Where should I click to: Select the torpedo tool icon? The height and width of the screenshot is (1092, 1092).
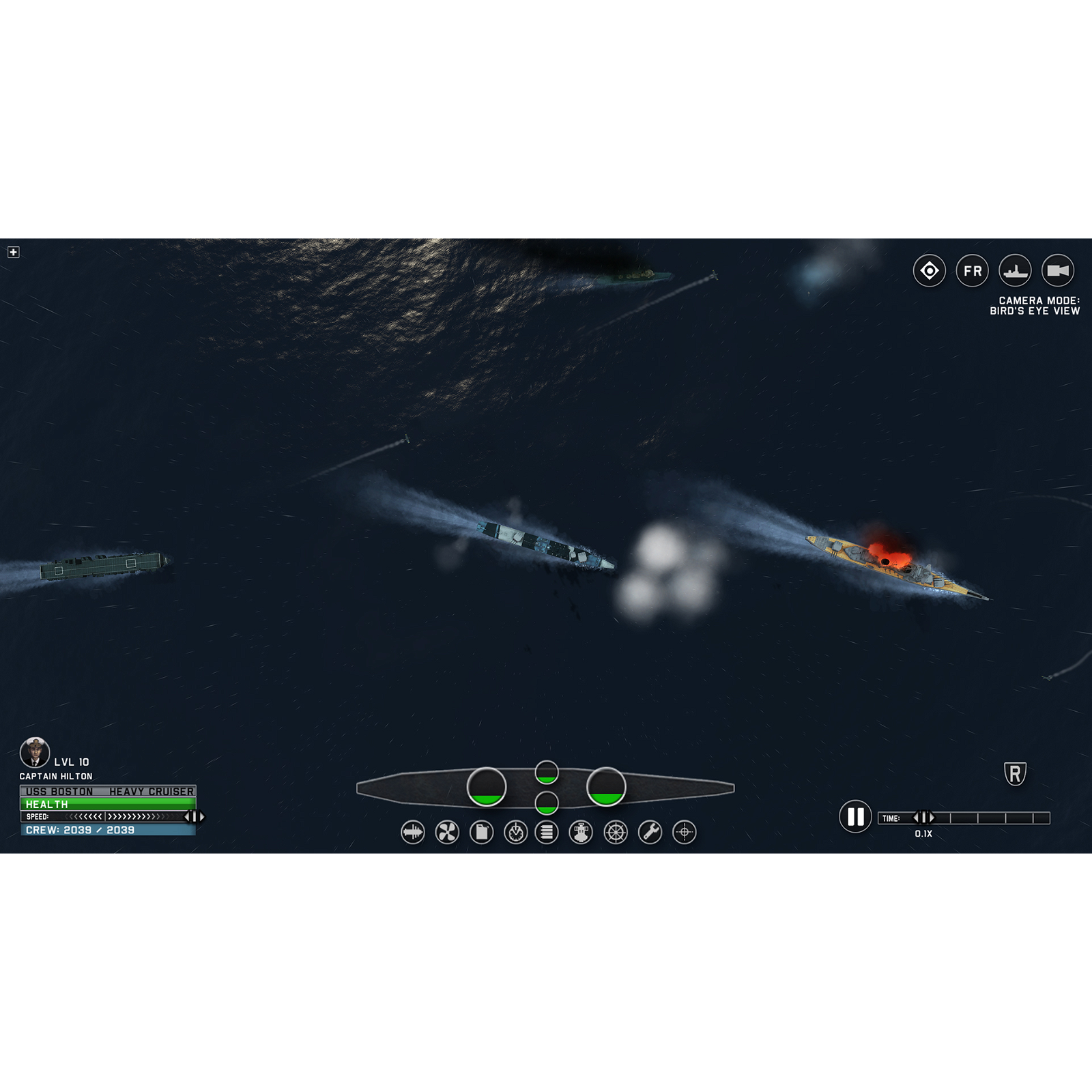coord(412,832)
